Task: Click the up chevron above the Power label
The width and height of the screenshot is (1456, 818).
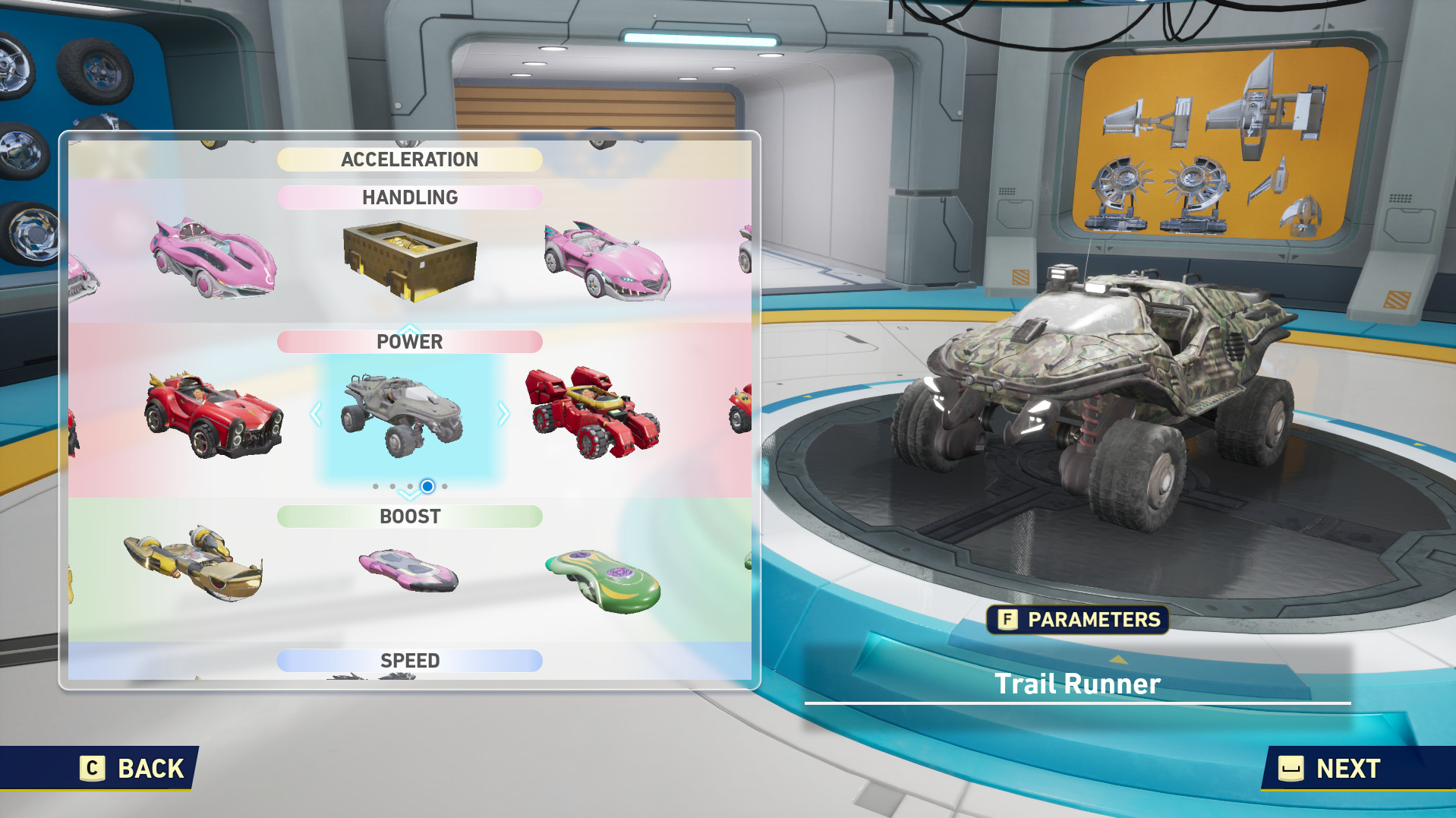Action: [410, 328]
